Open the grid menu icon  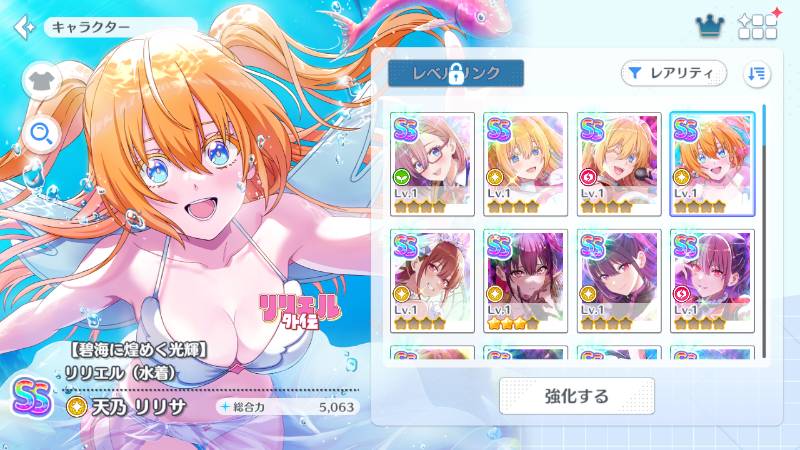click(757, 26)
